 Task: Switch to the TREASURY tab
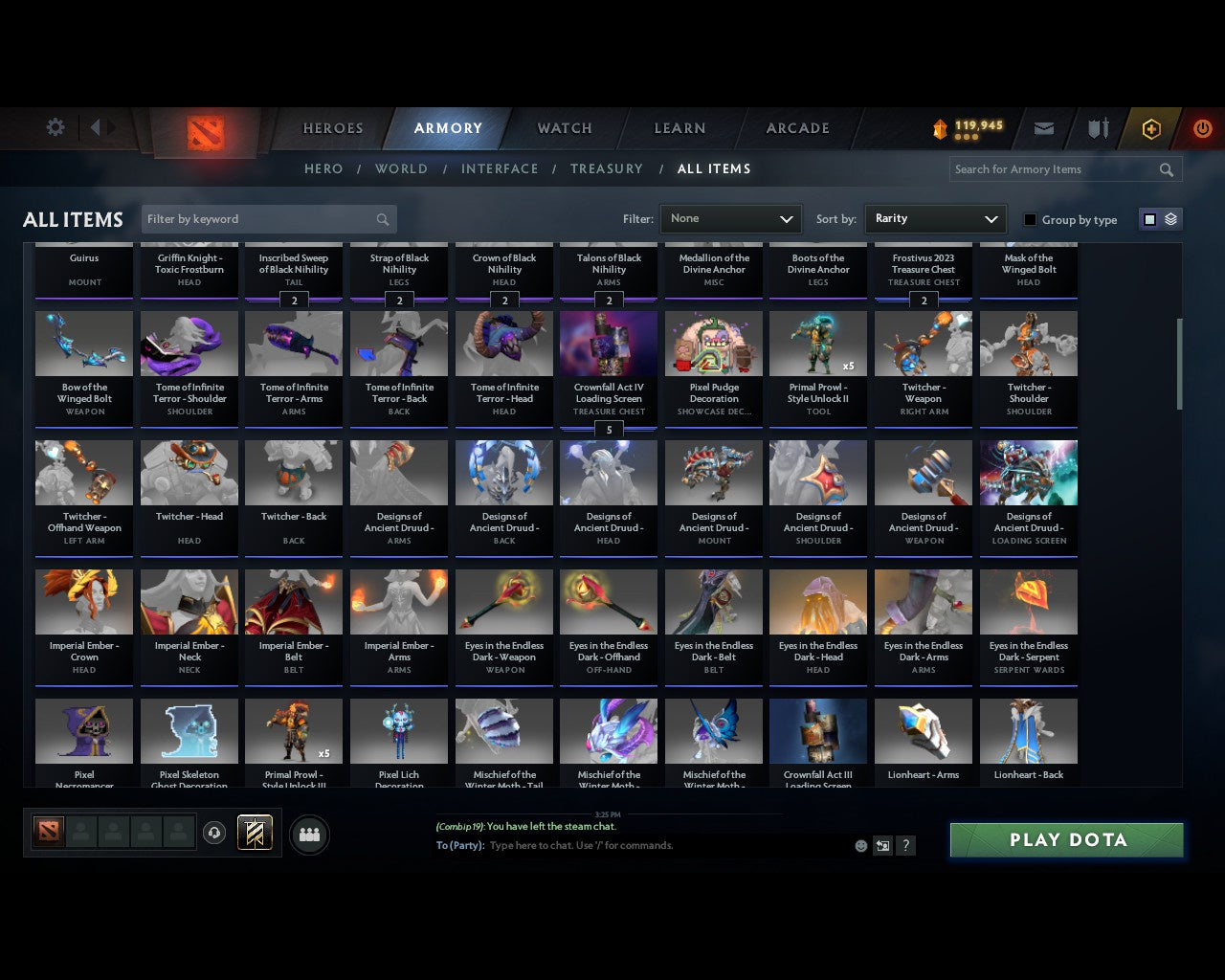pos(607,168)
